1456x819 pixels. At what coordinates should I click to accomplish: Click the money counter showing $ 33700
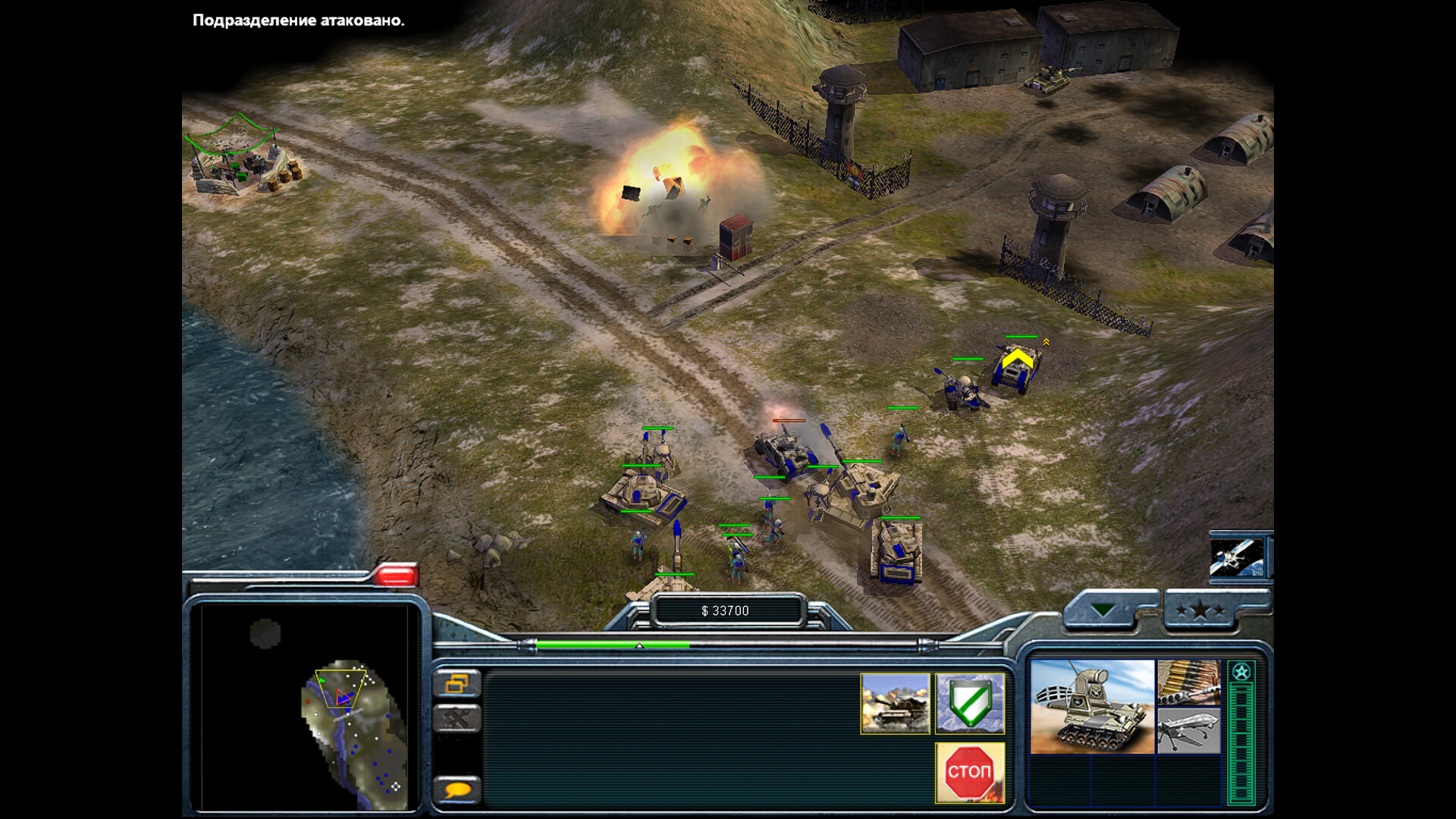click(726, 610)
